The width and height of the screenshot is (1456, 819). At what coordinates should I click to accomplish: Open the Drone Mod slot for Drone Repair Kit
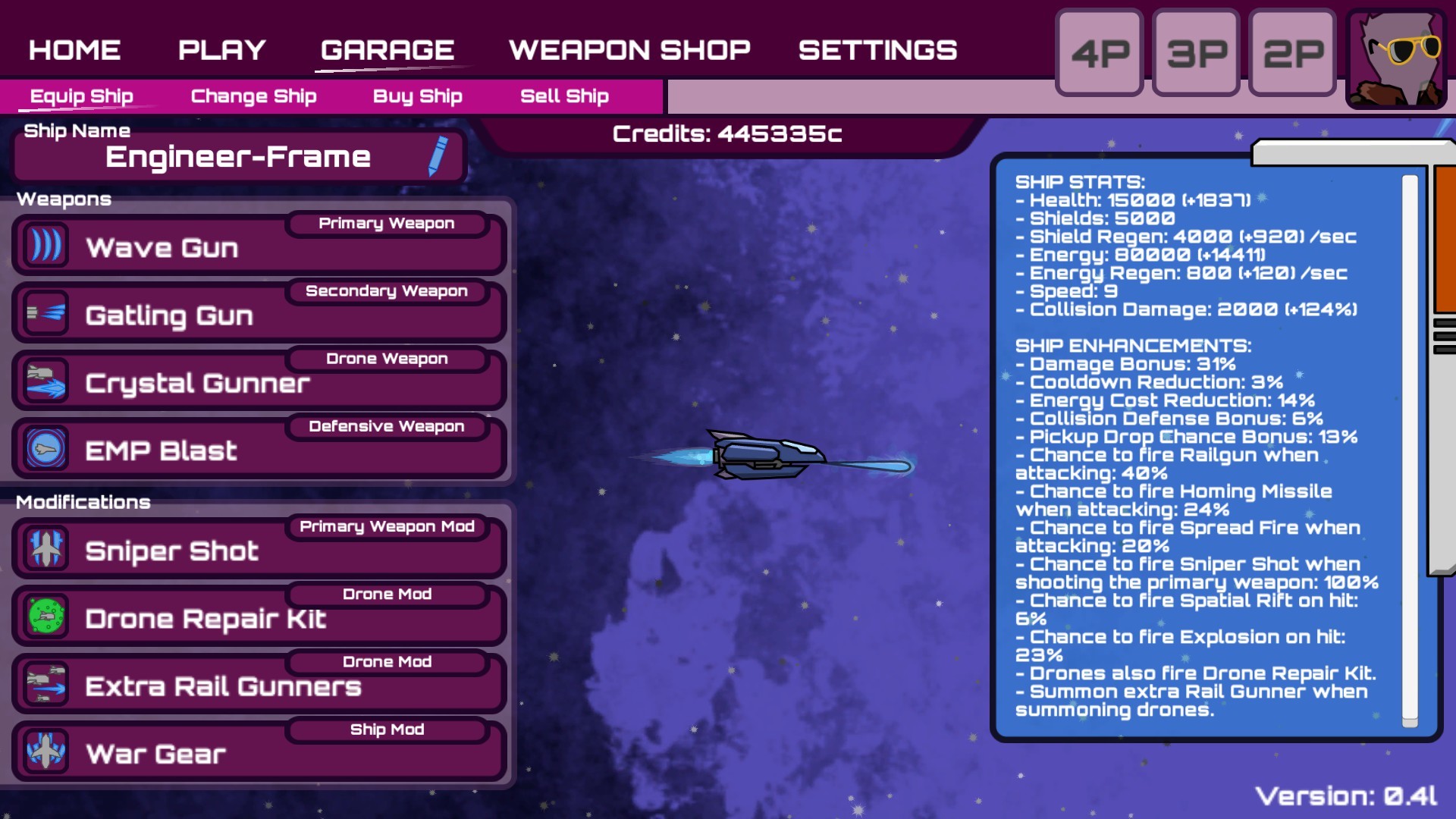click(x=388, y=594)
